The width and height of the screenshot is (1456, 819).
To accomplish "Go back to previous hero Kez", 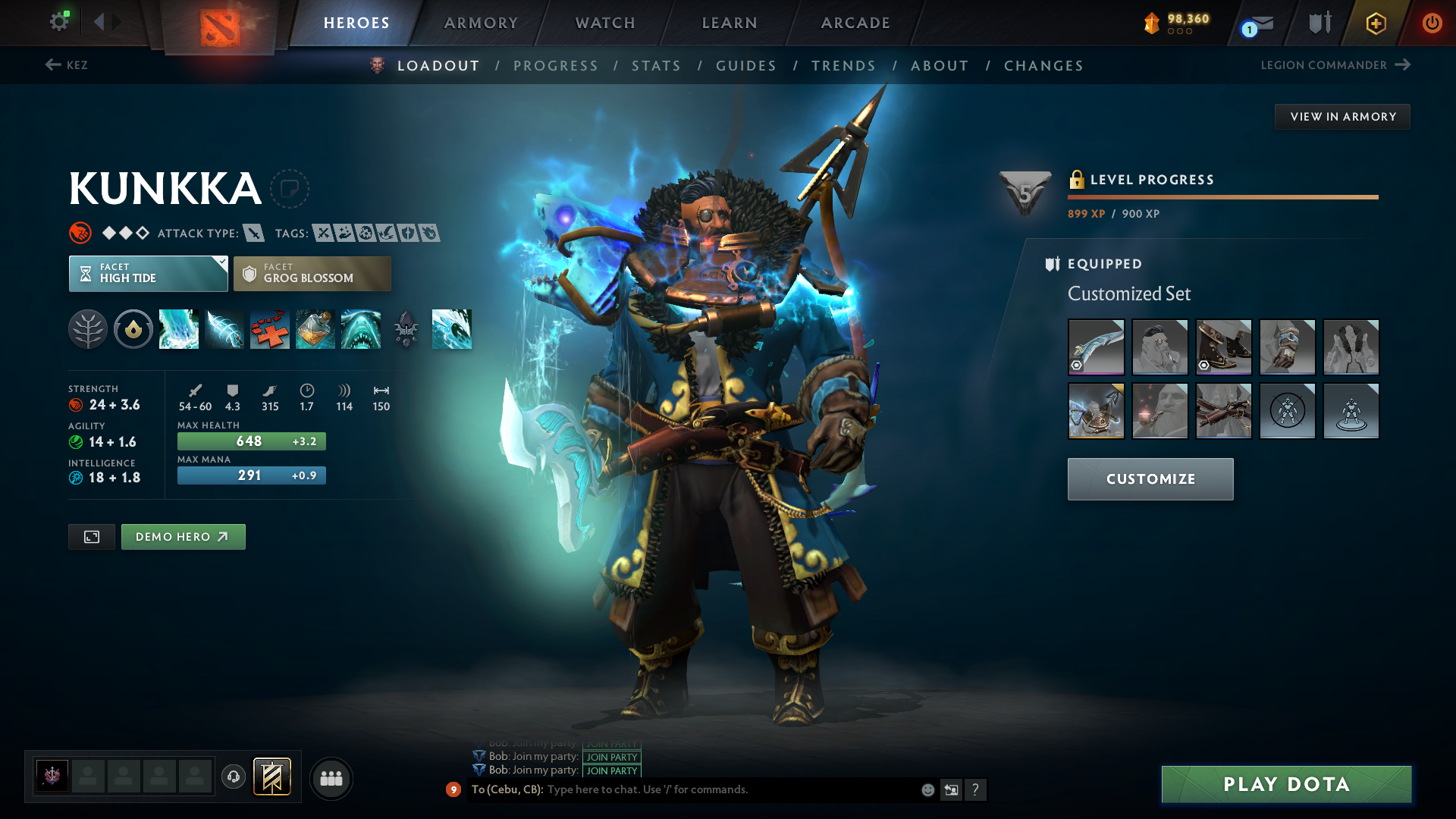I will pos(67,65).
